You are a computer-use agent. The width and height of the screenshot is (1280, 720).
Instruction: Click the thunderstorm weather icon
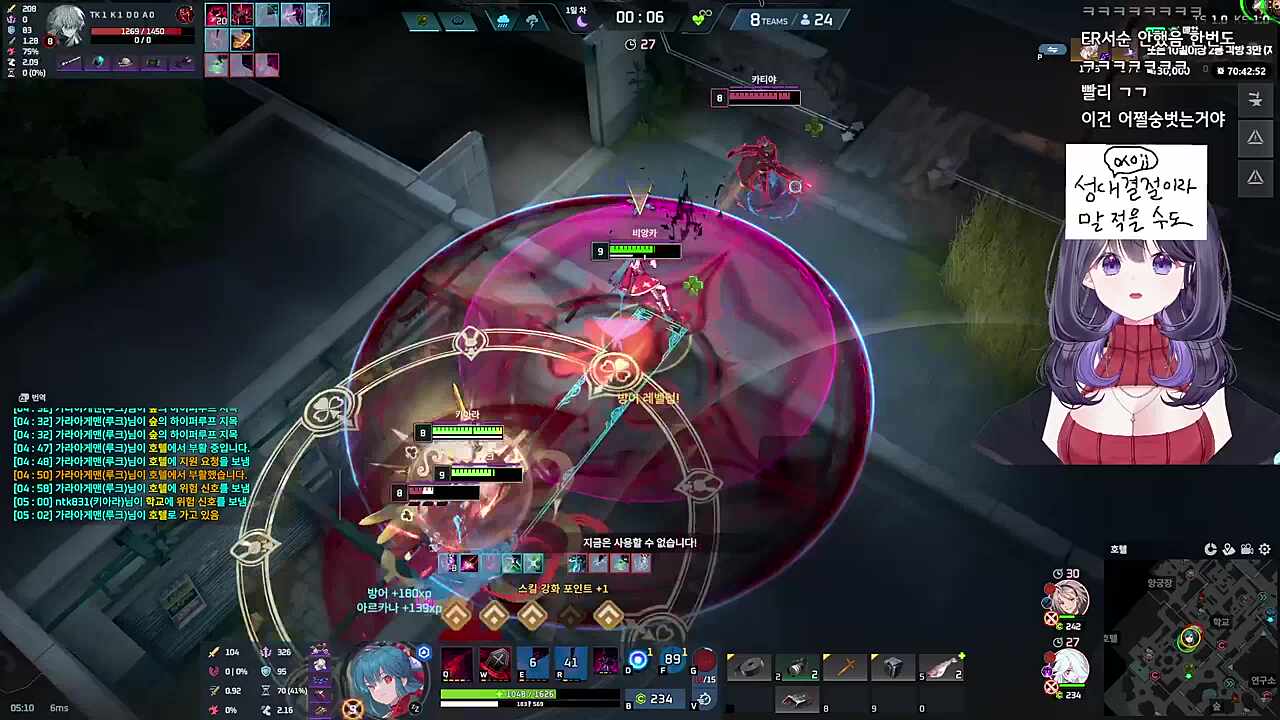533,20
